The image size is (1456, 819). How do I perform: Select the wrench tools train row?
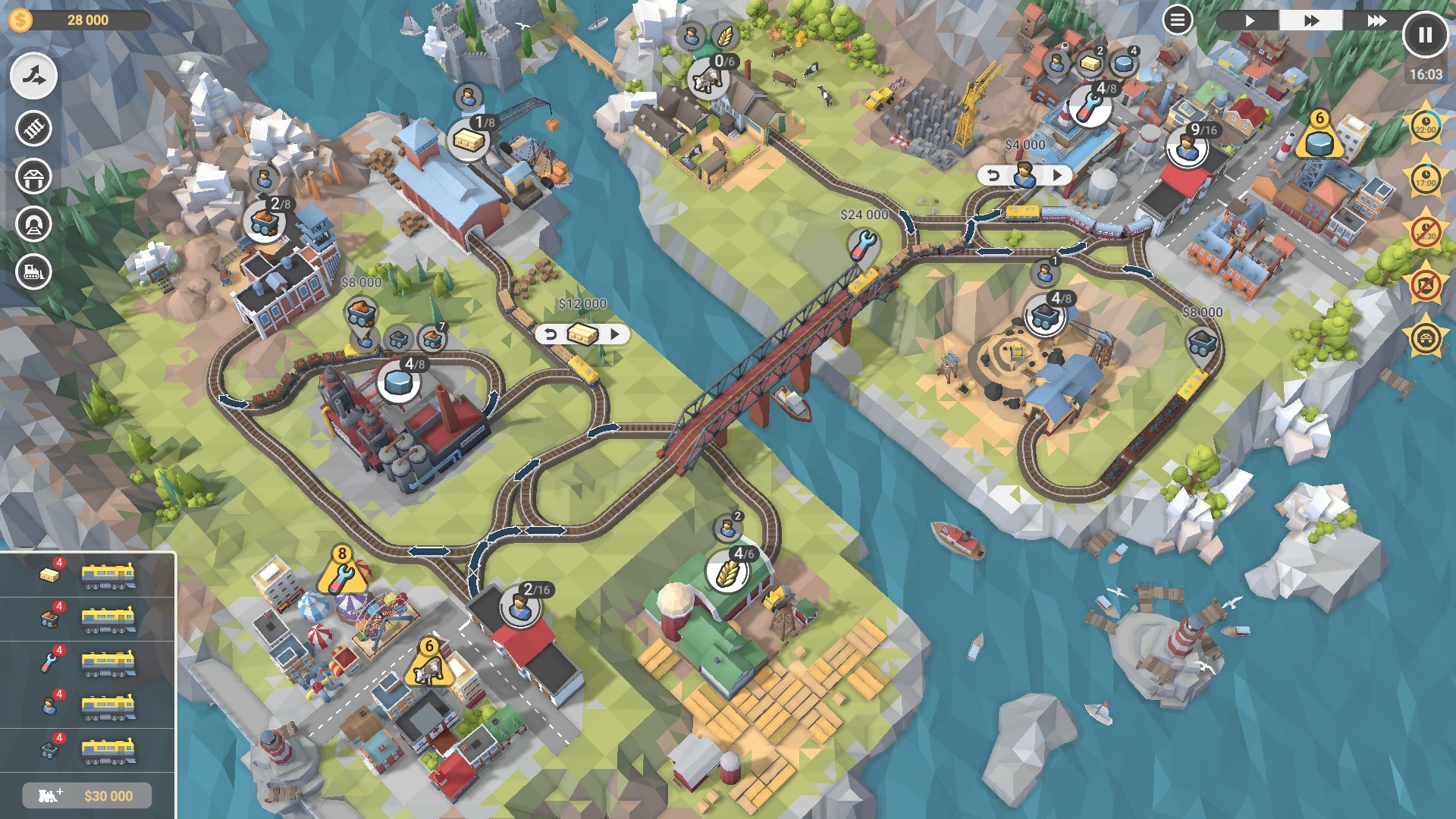pyautogui.click(x=88, y=663)
